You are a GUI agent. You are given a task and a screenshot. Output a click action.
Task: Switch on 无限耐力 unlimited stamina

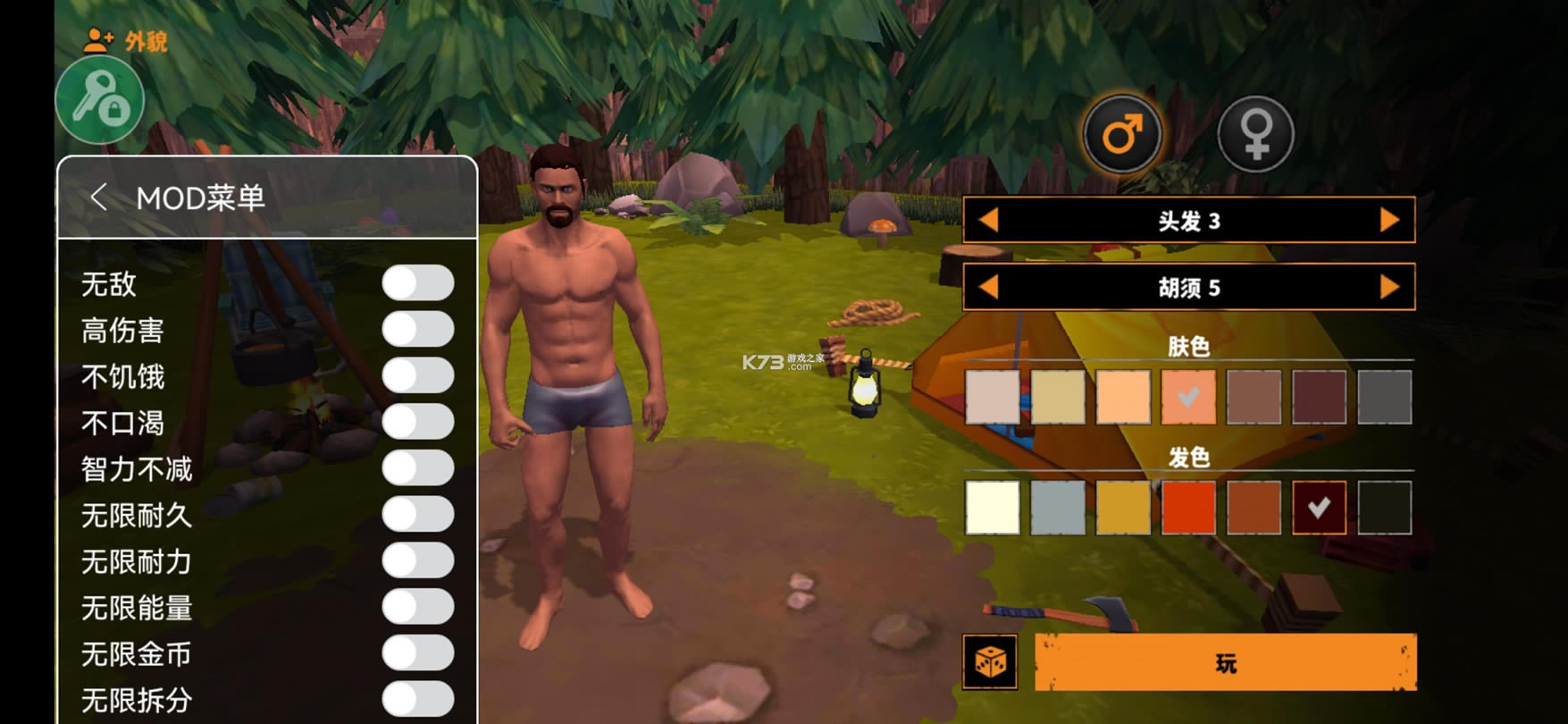tap(417, 560)
